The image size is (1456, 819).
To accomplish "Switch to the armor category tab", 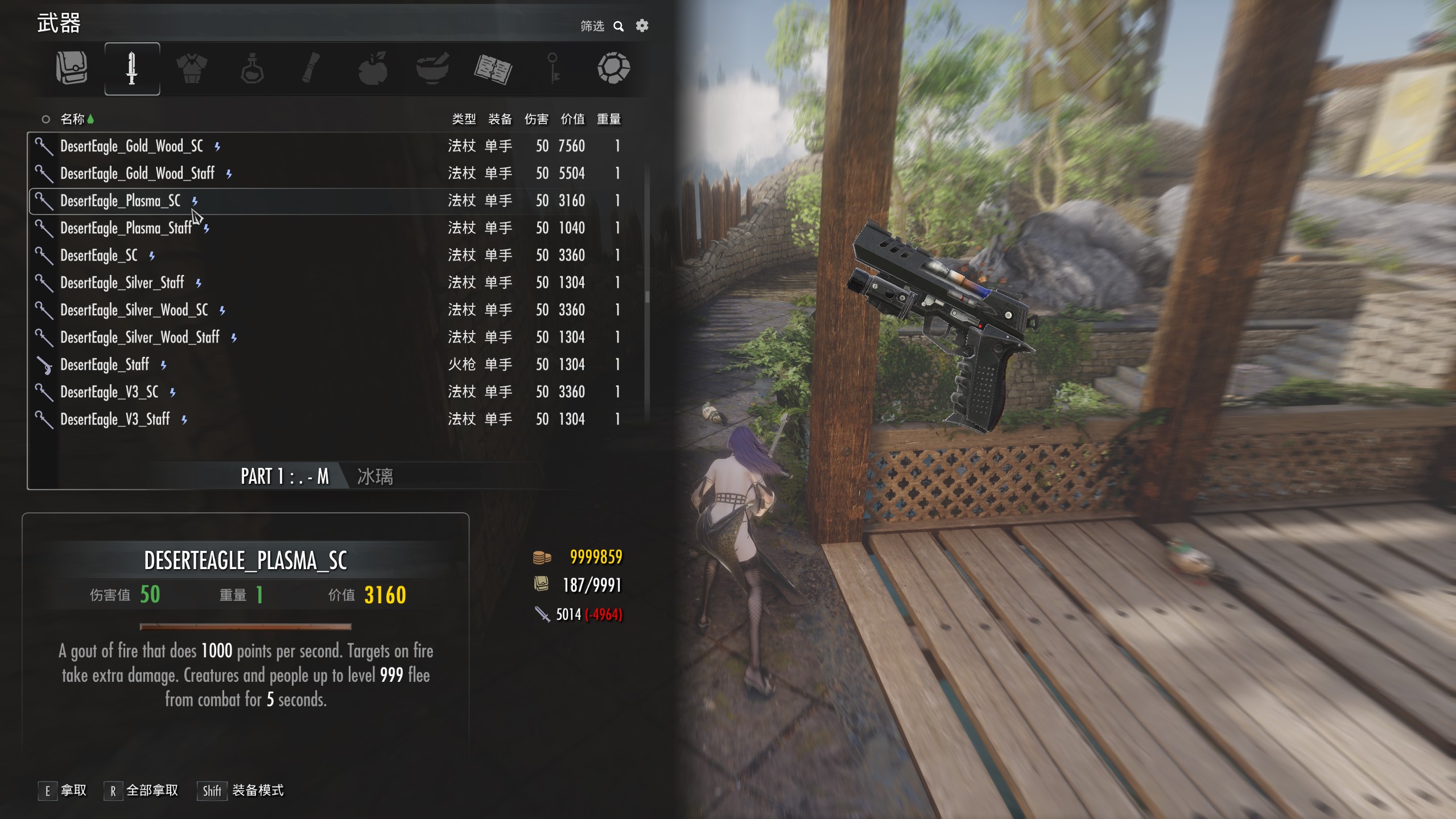I will coord(192,68).
